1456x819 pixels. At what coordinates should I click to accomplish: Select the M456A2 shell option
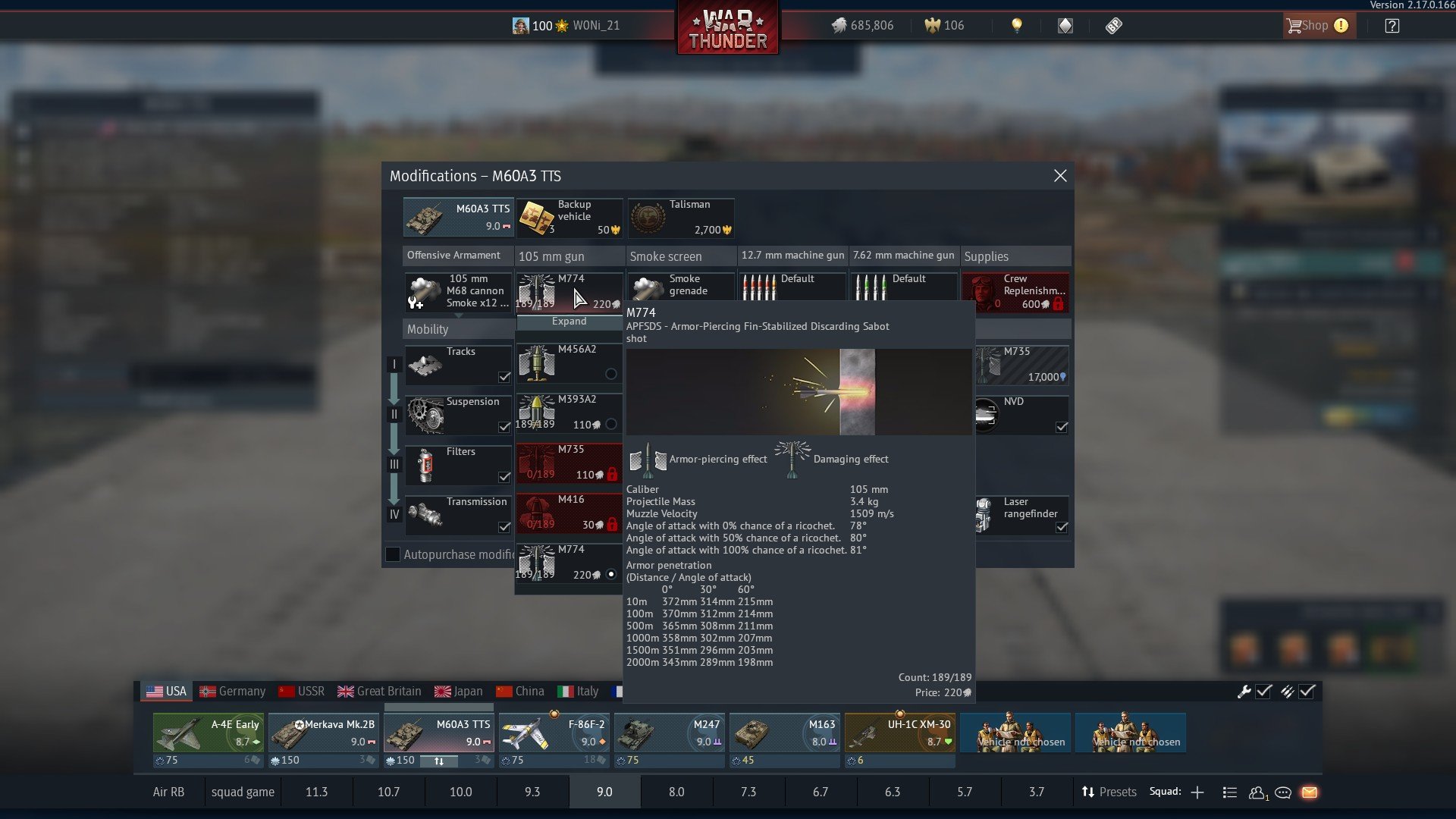pyautogui.click(x=569, y=362)
